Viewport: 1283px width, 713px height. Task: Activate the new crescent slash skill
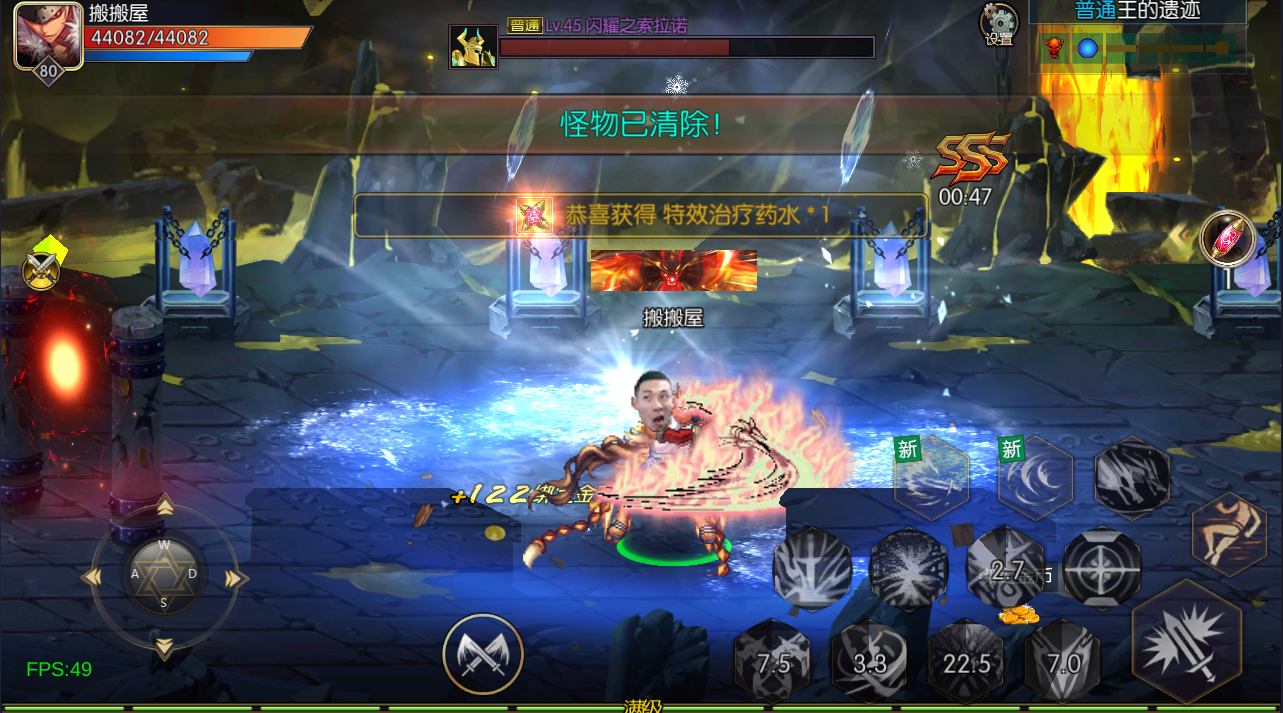[x=1036, y=478]
